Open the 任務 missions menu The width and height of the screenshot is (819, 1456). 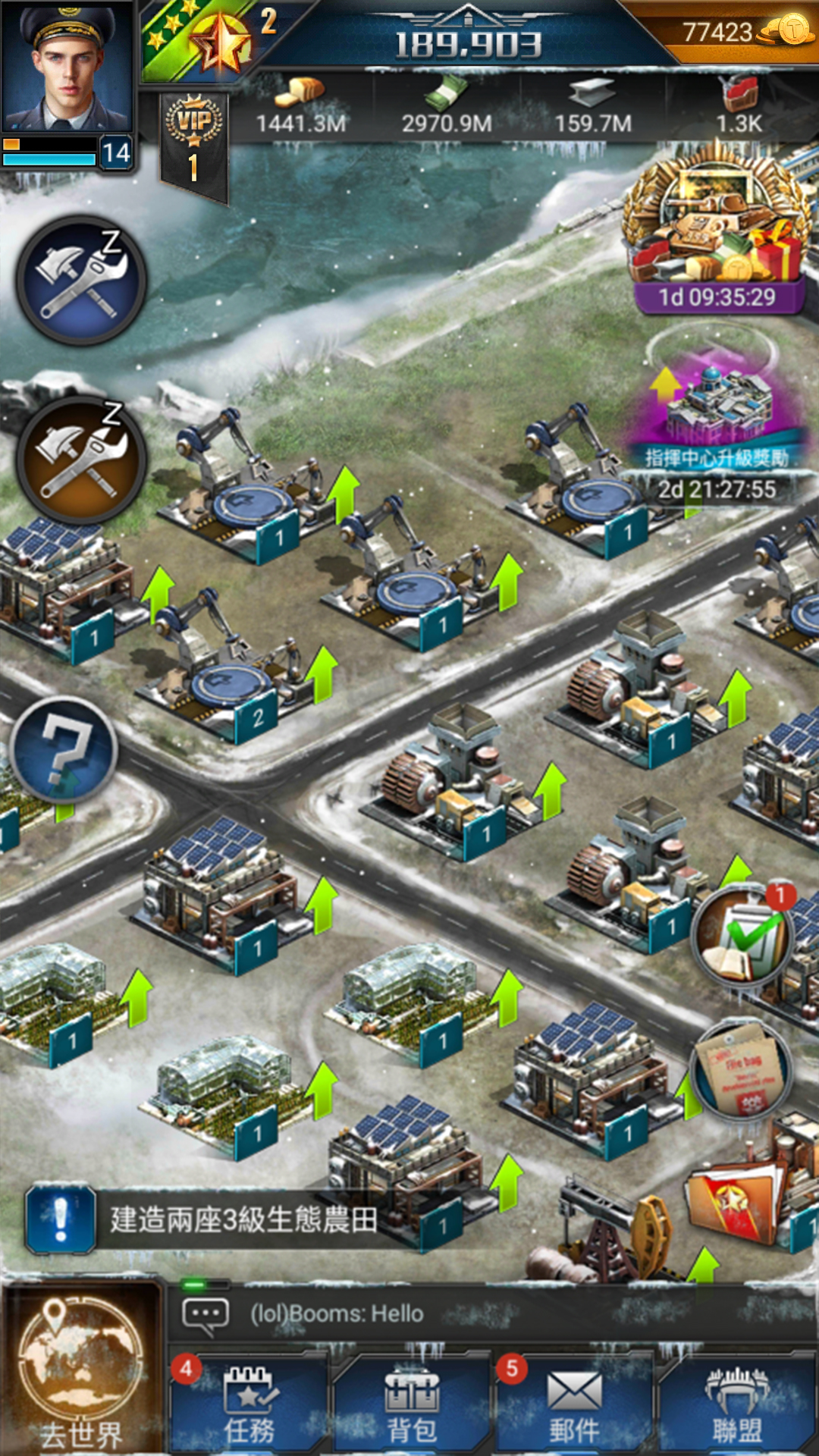(249, 1404)
